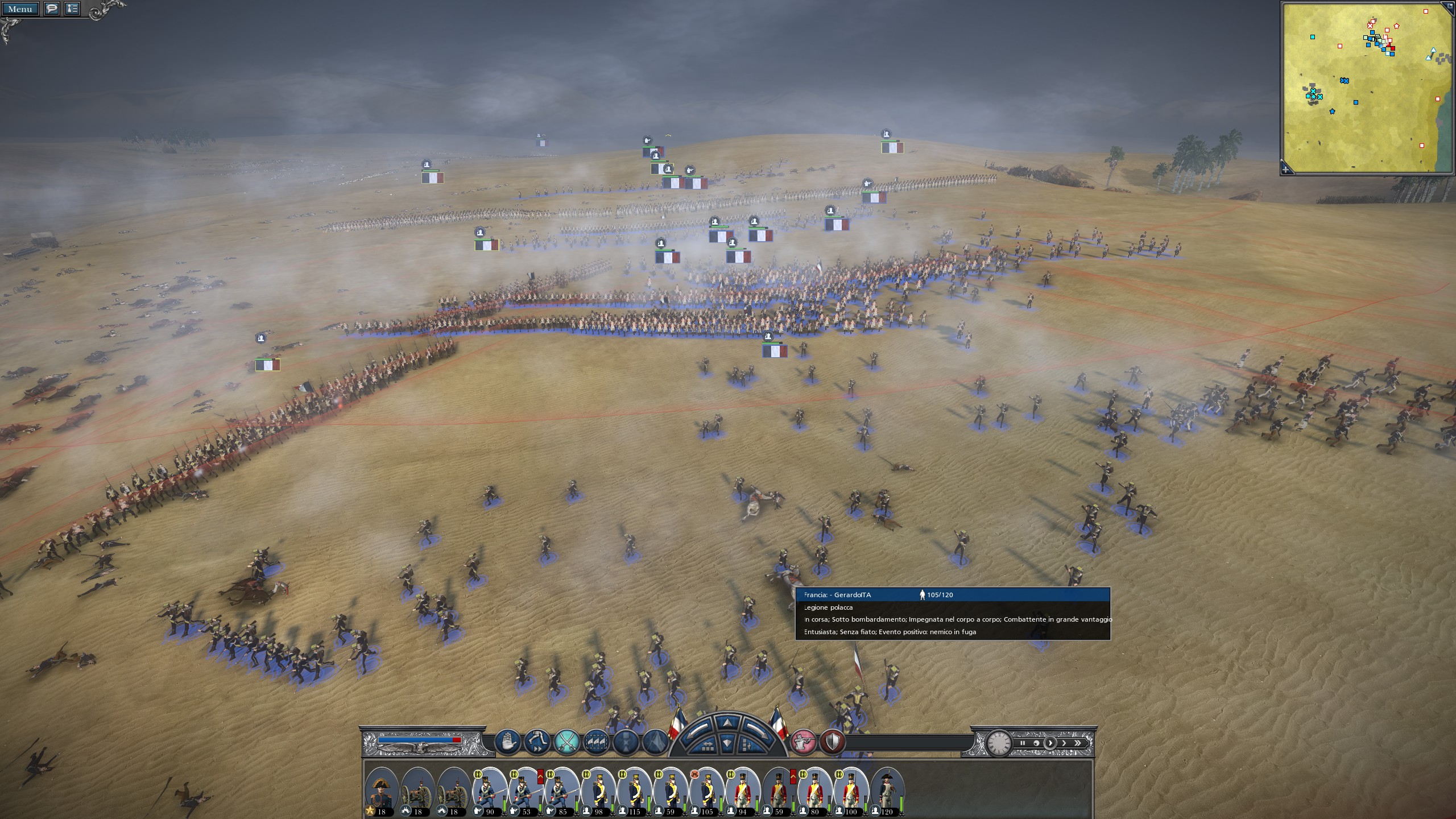Screen dimensions: 1456x819
Task: Select the unit card showing 105 soldiers
Action: point(707,791)
